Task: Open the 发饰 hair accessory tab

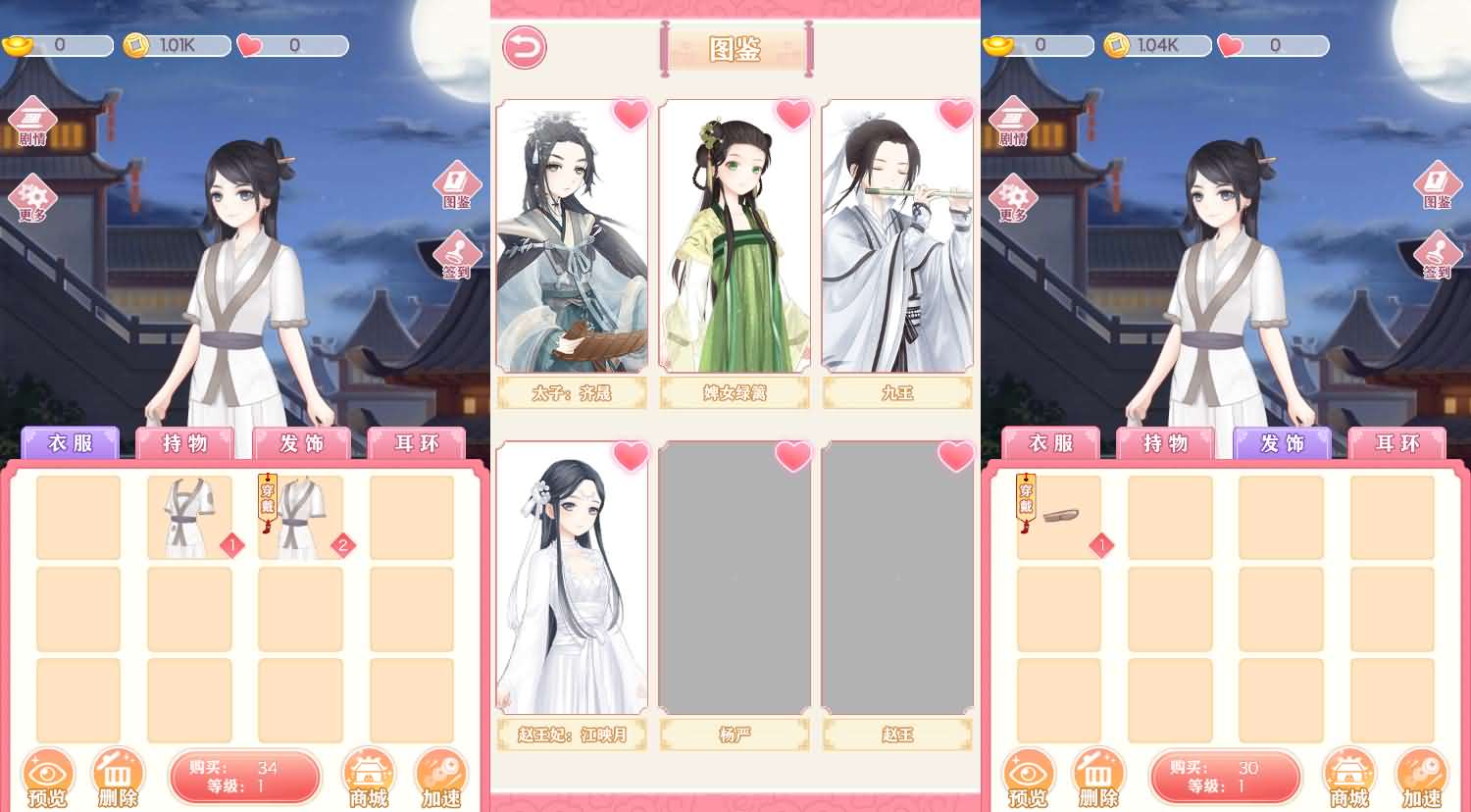Action: pos(300,444)
